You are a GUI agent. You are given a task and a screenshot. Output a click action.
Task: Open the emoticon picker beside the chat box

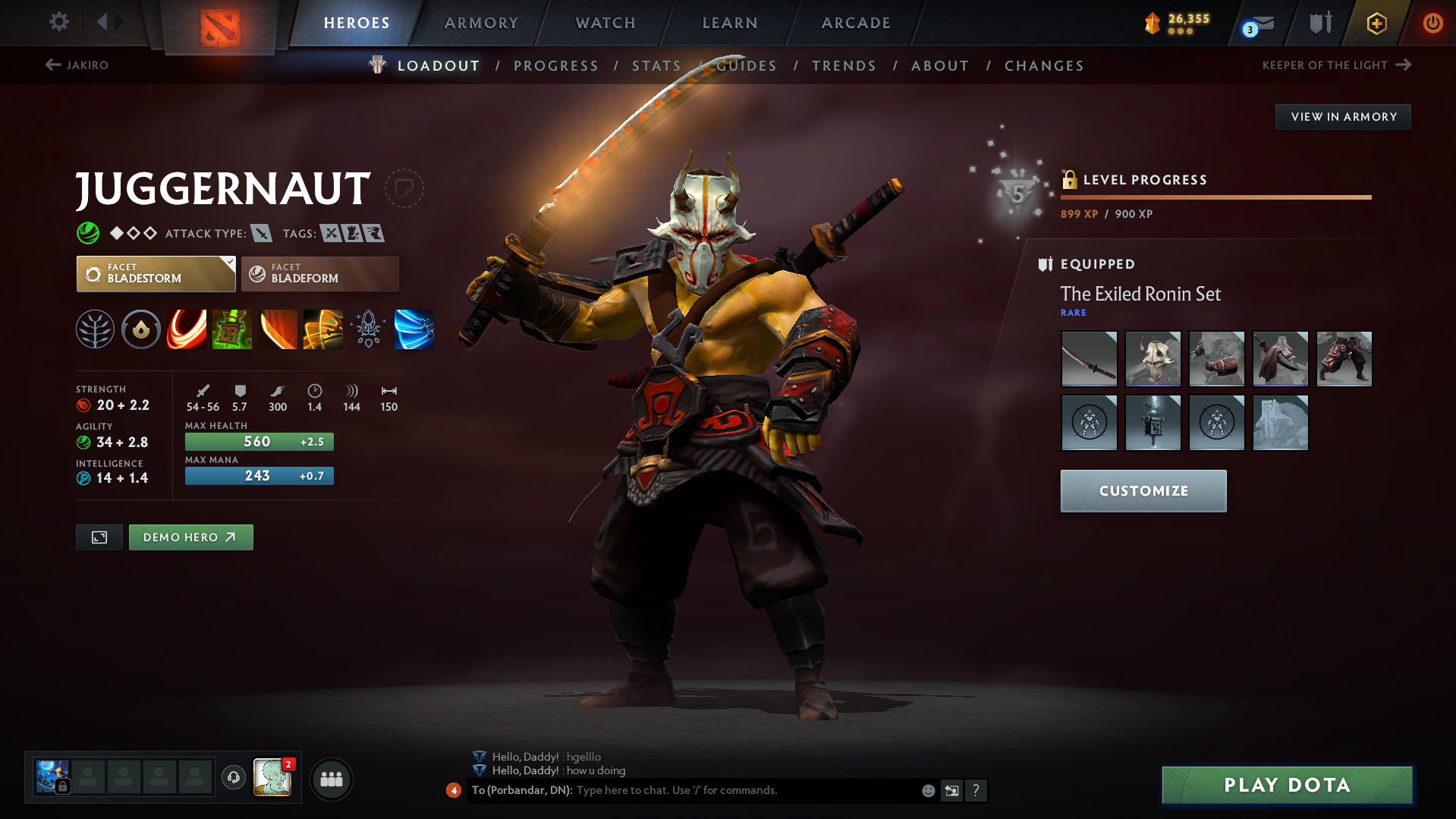point(928,790)
